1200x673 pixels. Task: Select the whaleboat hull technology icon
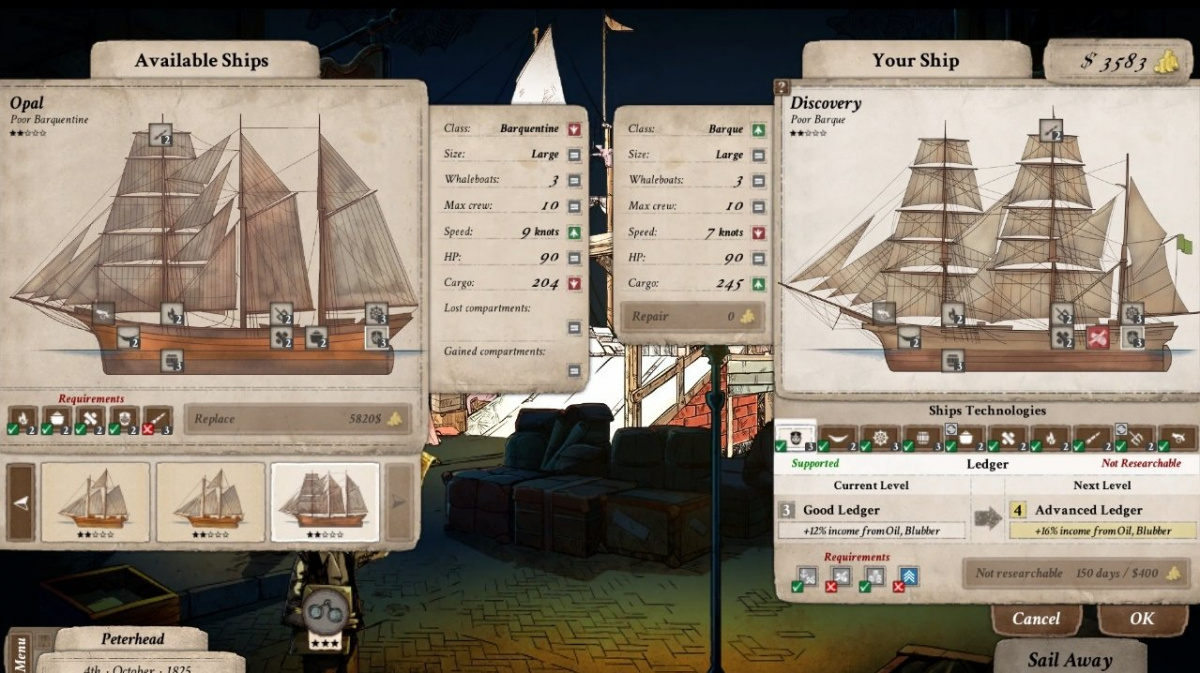coord(838,438)
